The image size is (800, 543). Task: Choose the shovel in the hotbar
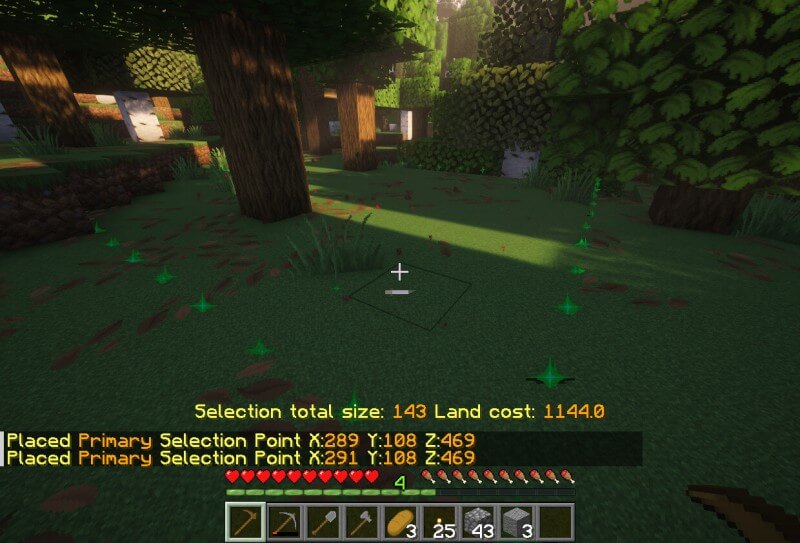[x=322, y=522]
